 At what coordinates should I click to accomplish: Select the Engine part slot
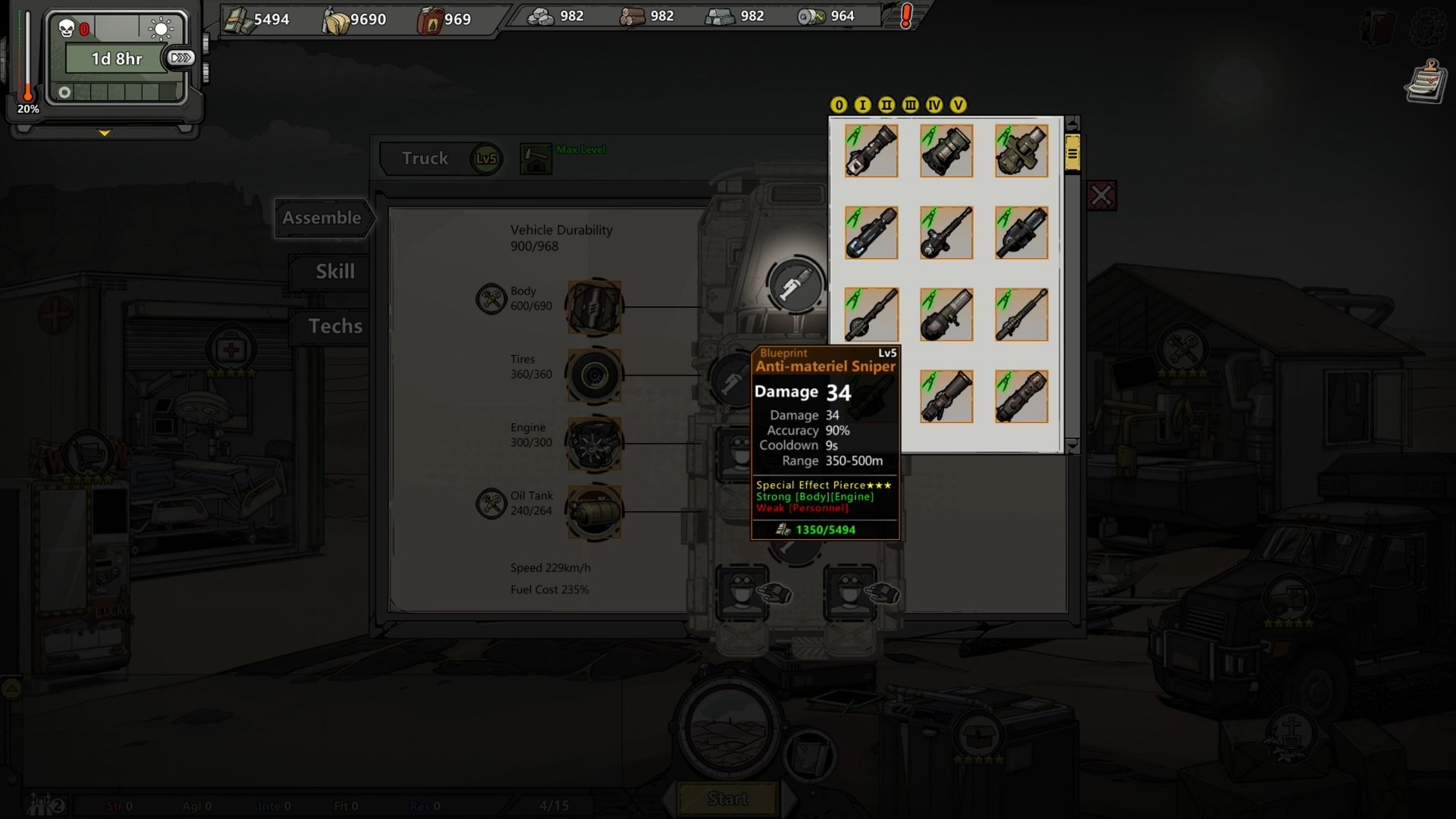[x=594, y=444]
